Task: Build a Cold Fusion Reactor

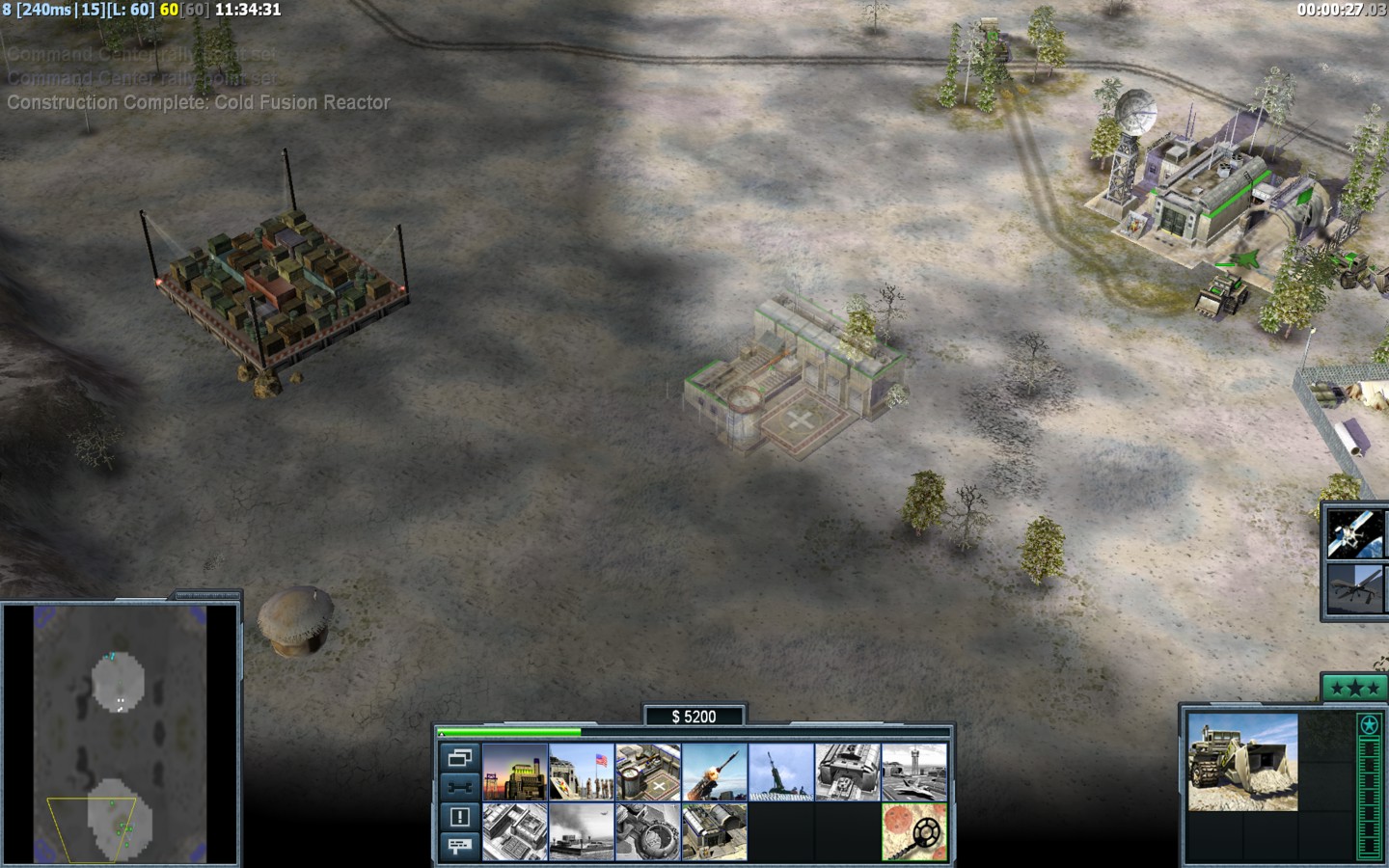Action: [515, 772]
